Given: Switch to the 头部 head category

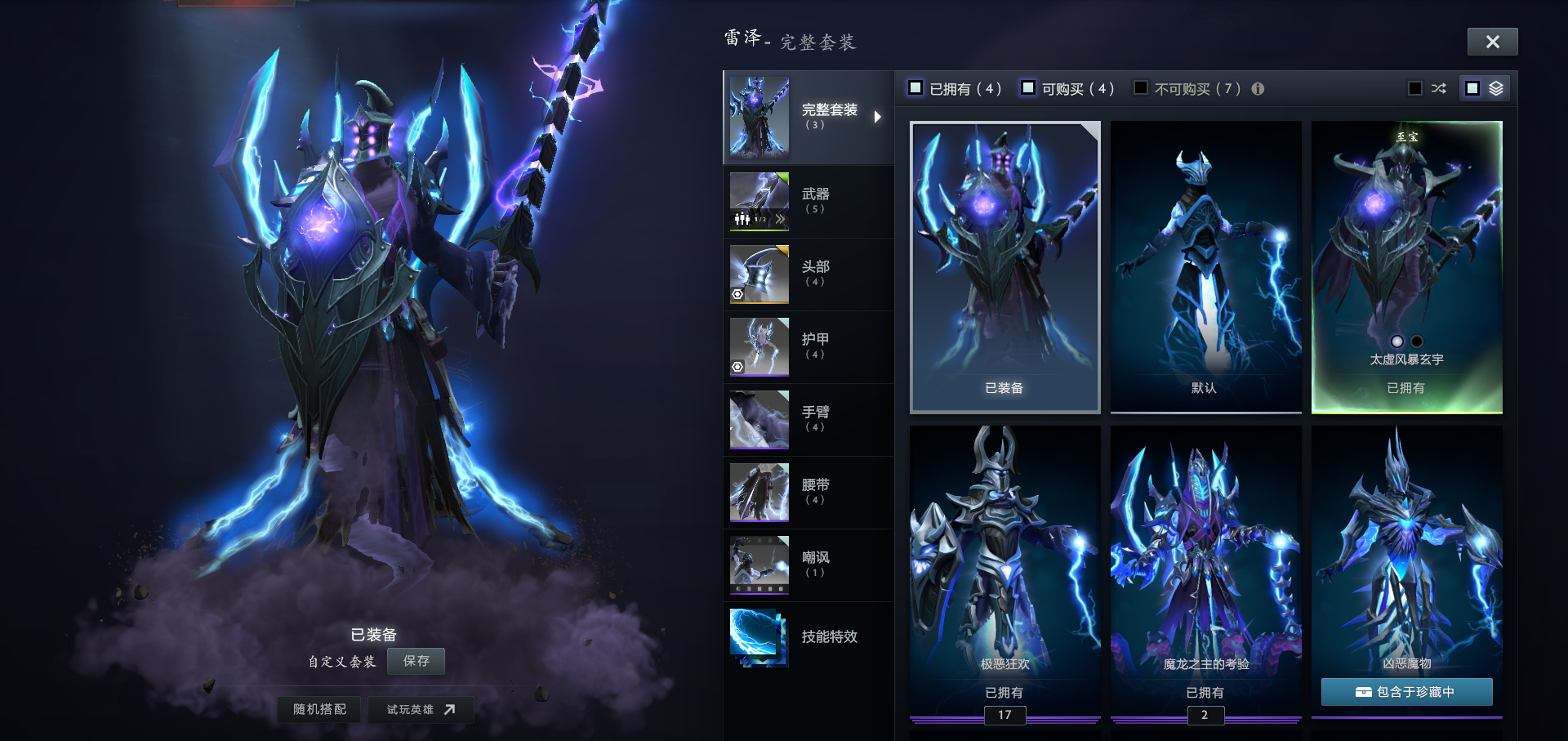Looking at the screenshot, I should tap(808, 274).
